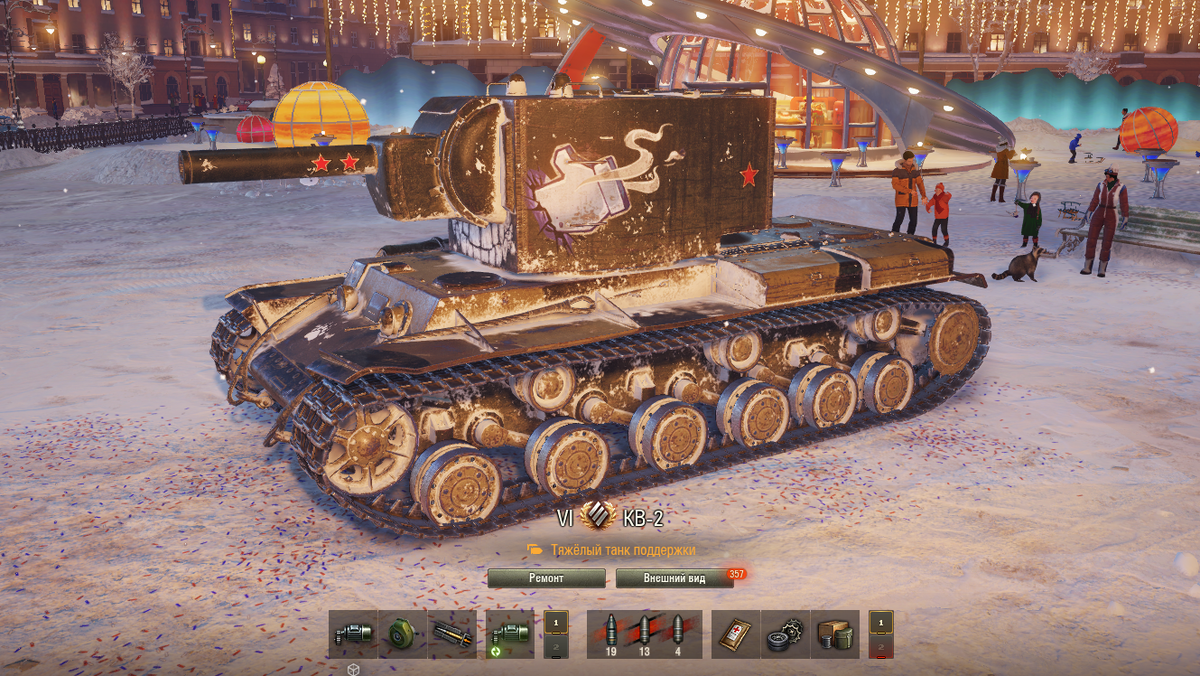
Task: Choose the equipment slot marked with green swap arrows
Action: (510, 634)
